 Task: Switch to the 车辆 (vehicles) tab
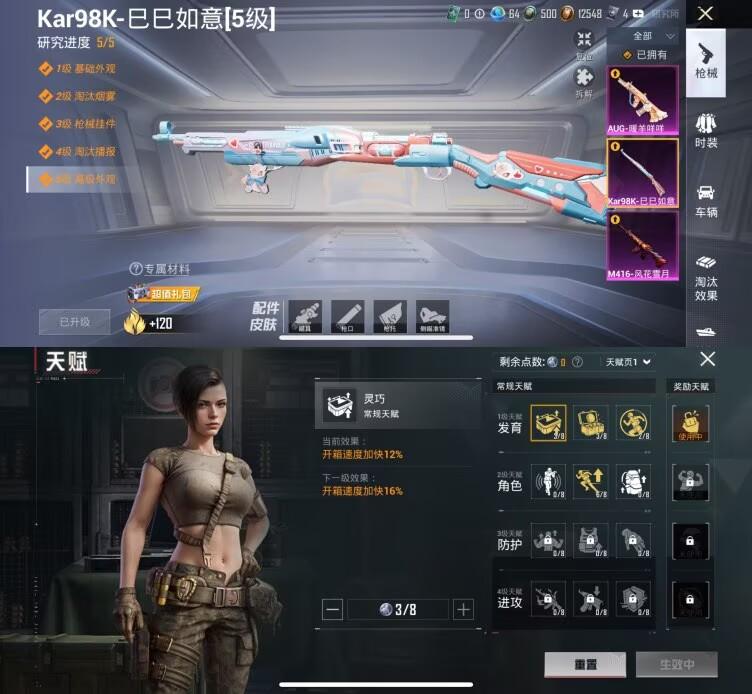706,198
